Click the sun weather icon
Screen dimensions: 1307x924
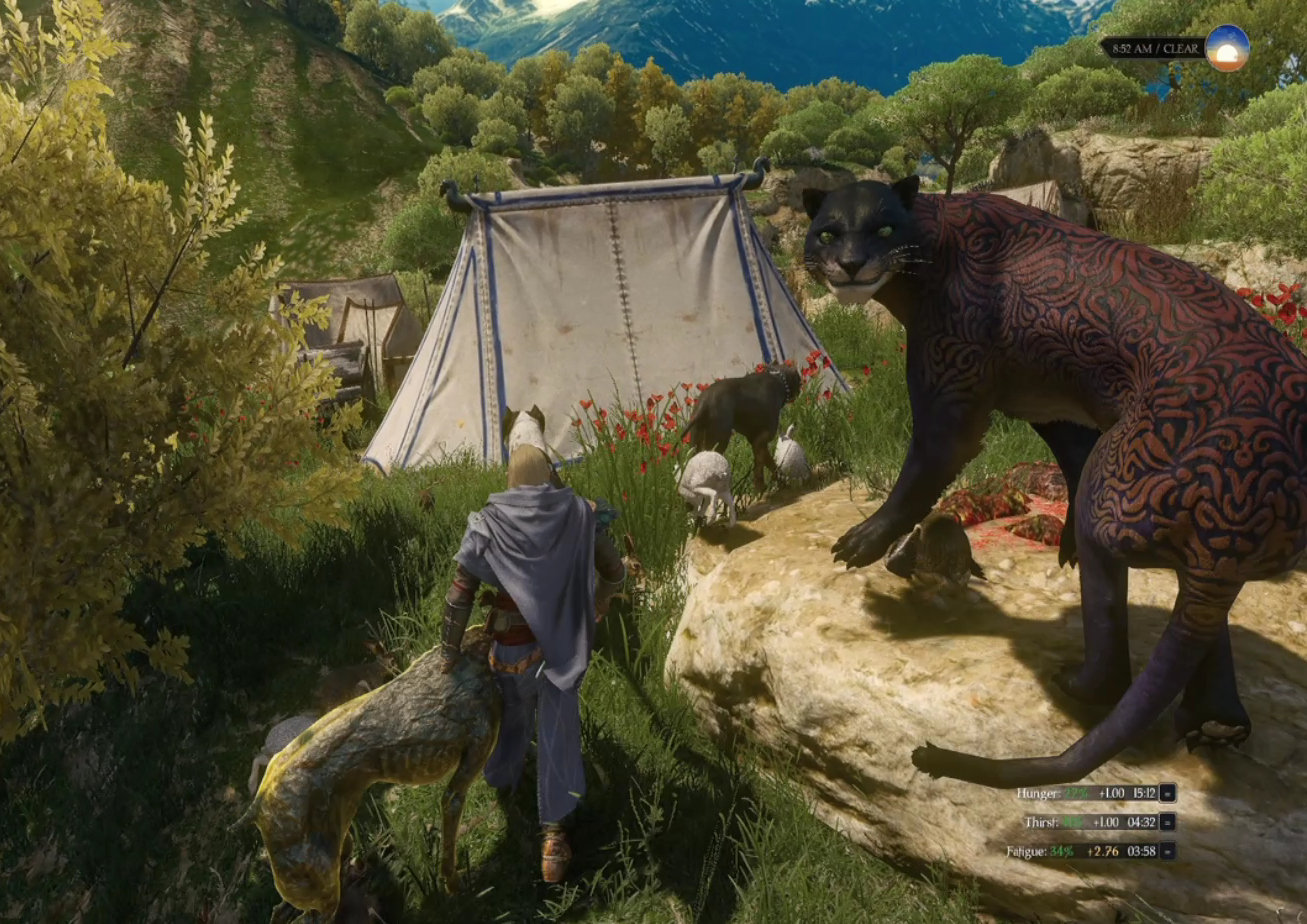tap(1227, 47)
